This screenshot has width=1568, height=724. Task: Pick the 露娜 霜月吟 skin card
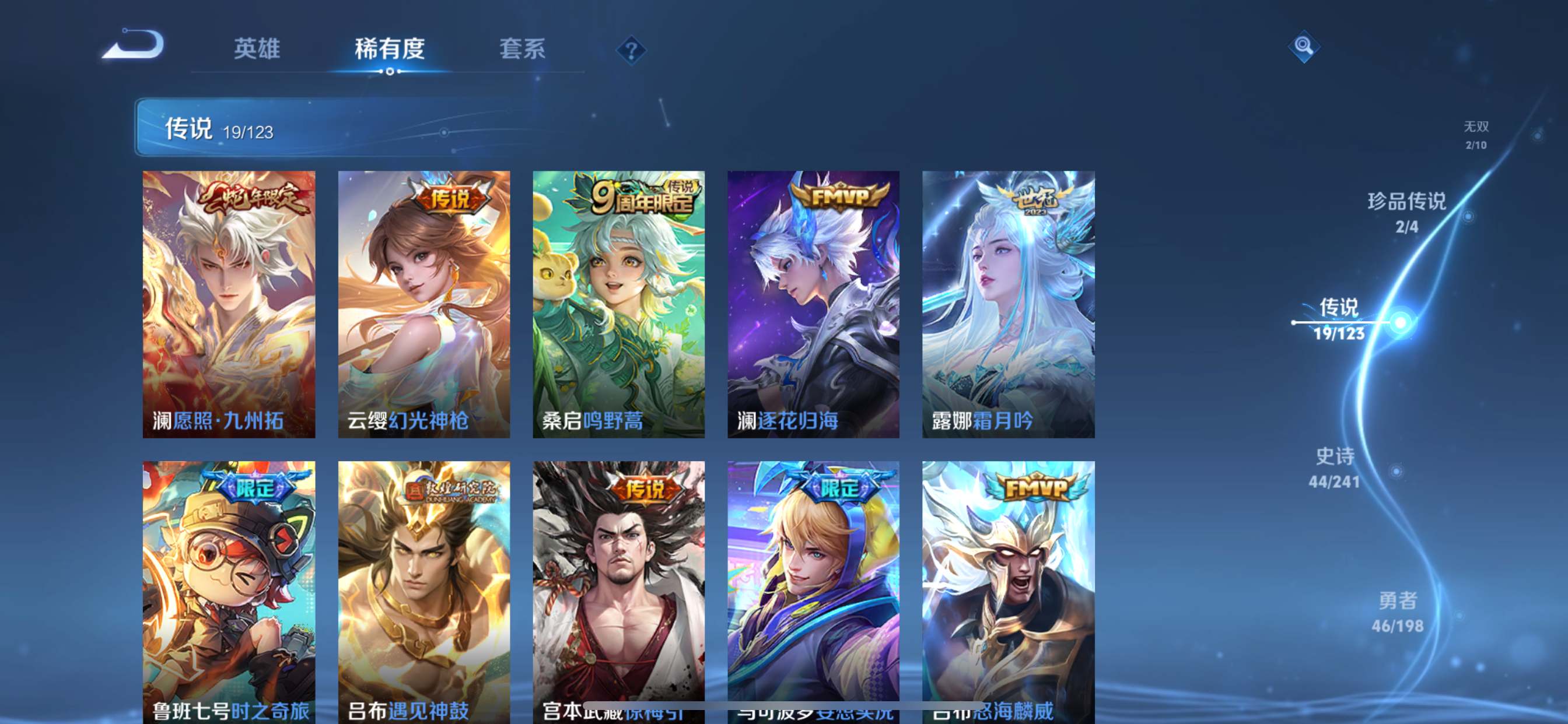1008,304
